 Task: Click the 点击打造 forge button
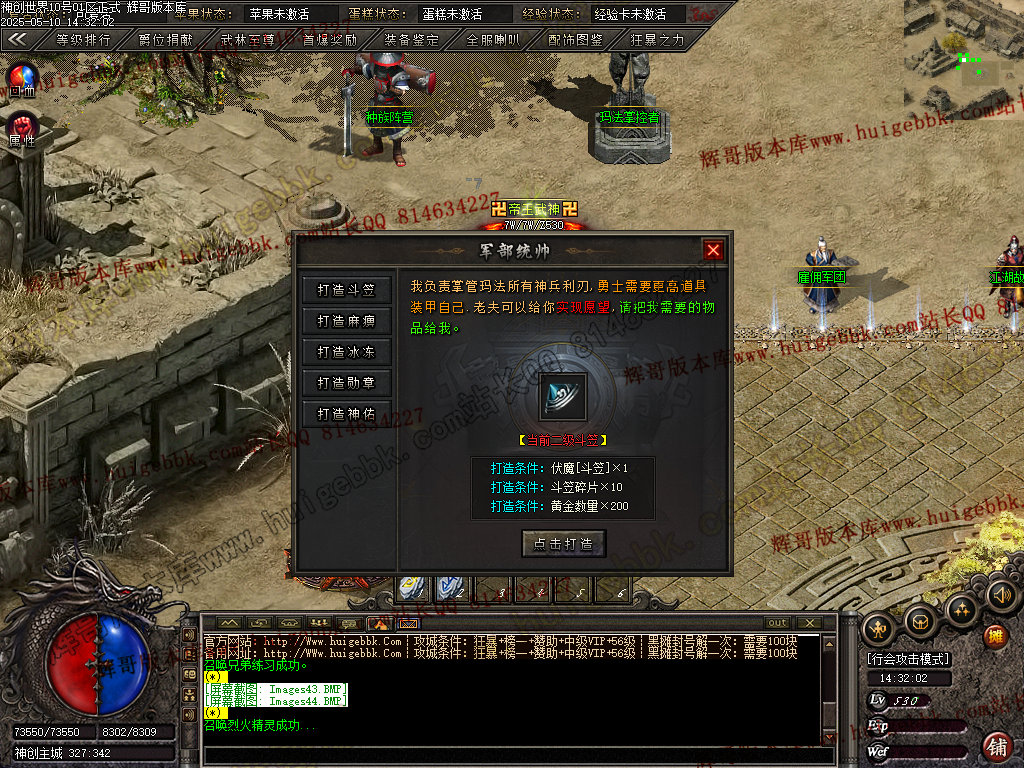pyautogui.click(x=564, y=544)
